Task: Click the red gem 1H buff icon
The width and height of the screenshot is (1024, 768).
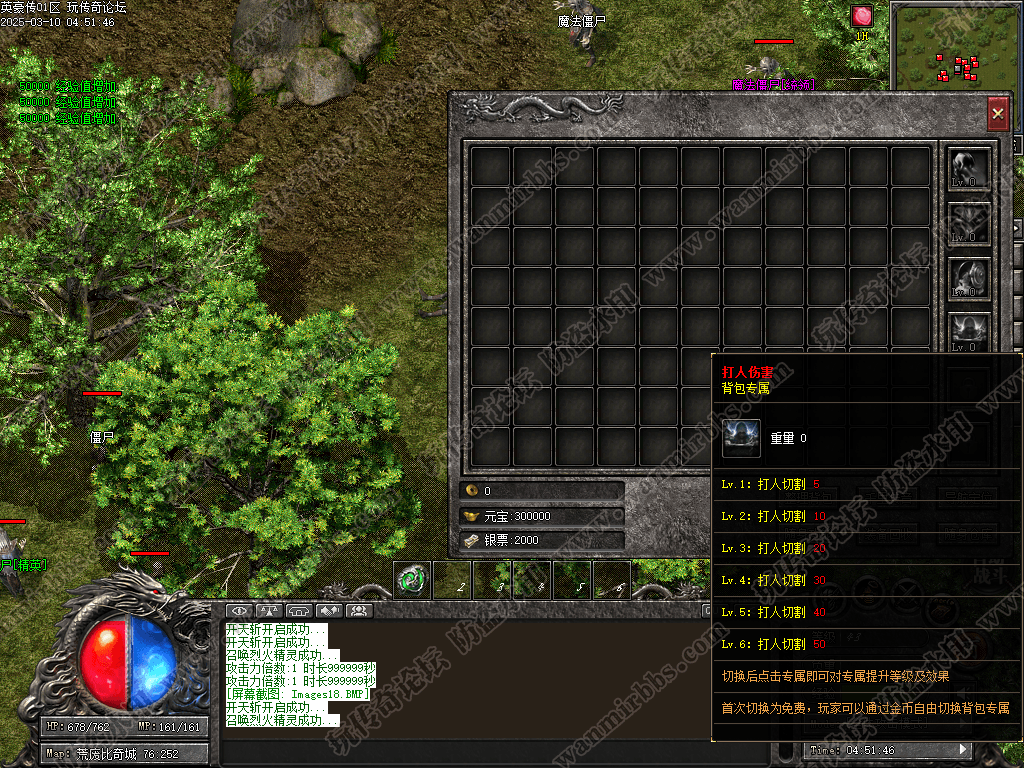Action: 862,17
